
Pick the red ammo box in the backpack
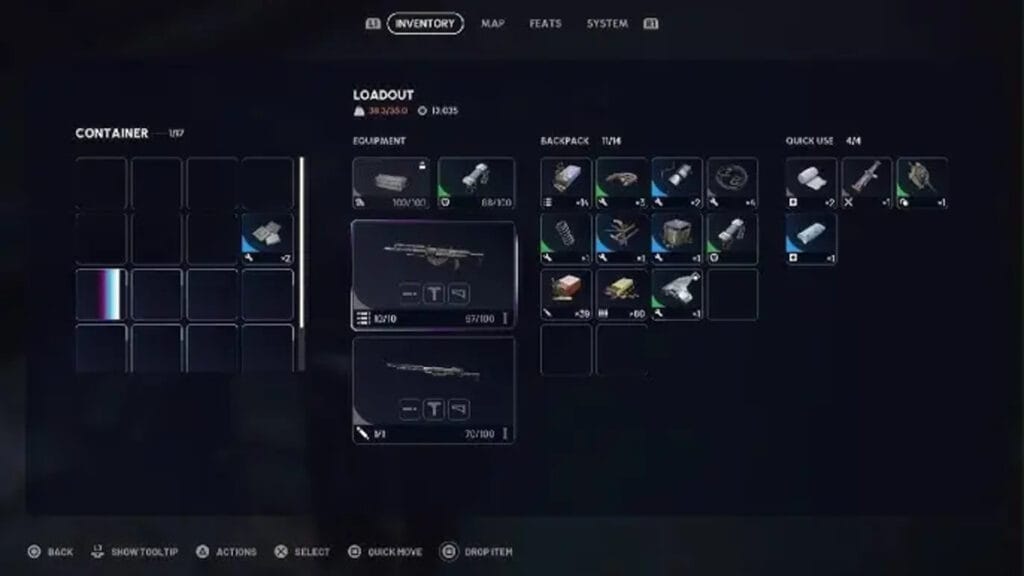566,293
